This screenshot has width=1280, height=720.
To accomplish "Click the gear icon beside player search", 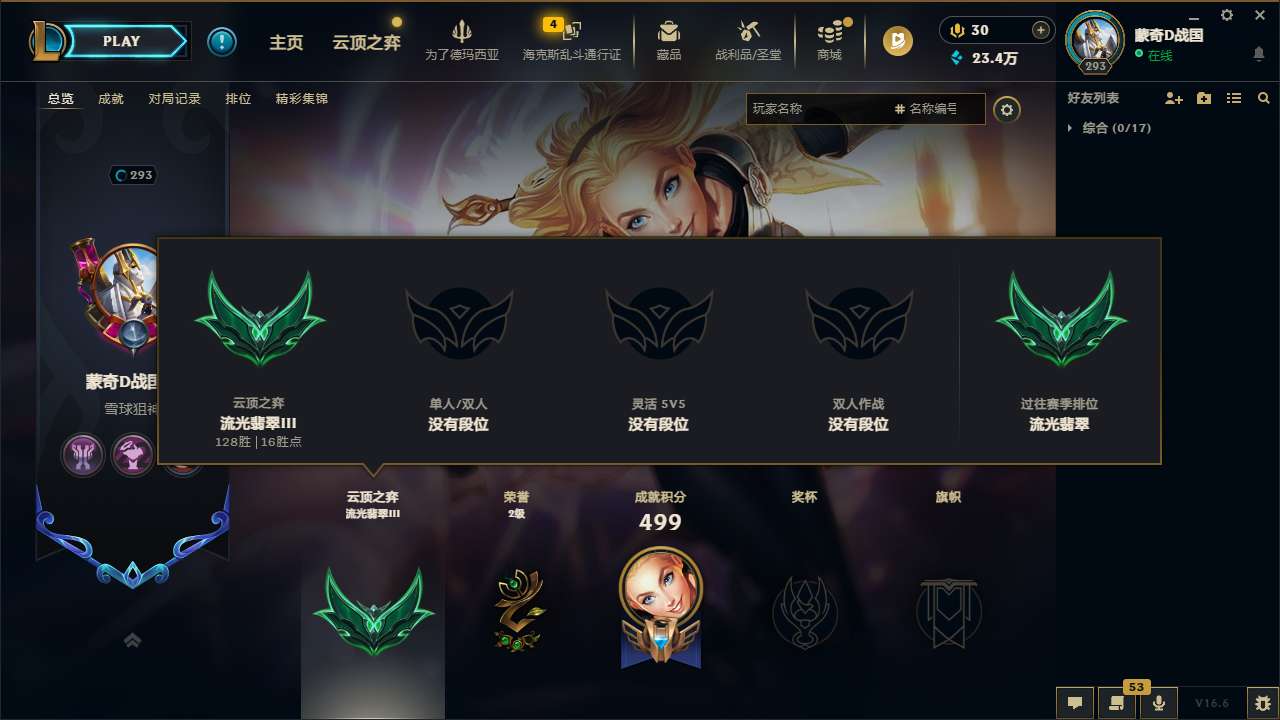I will click(1007, 109).
